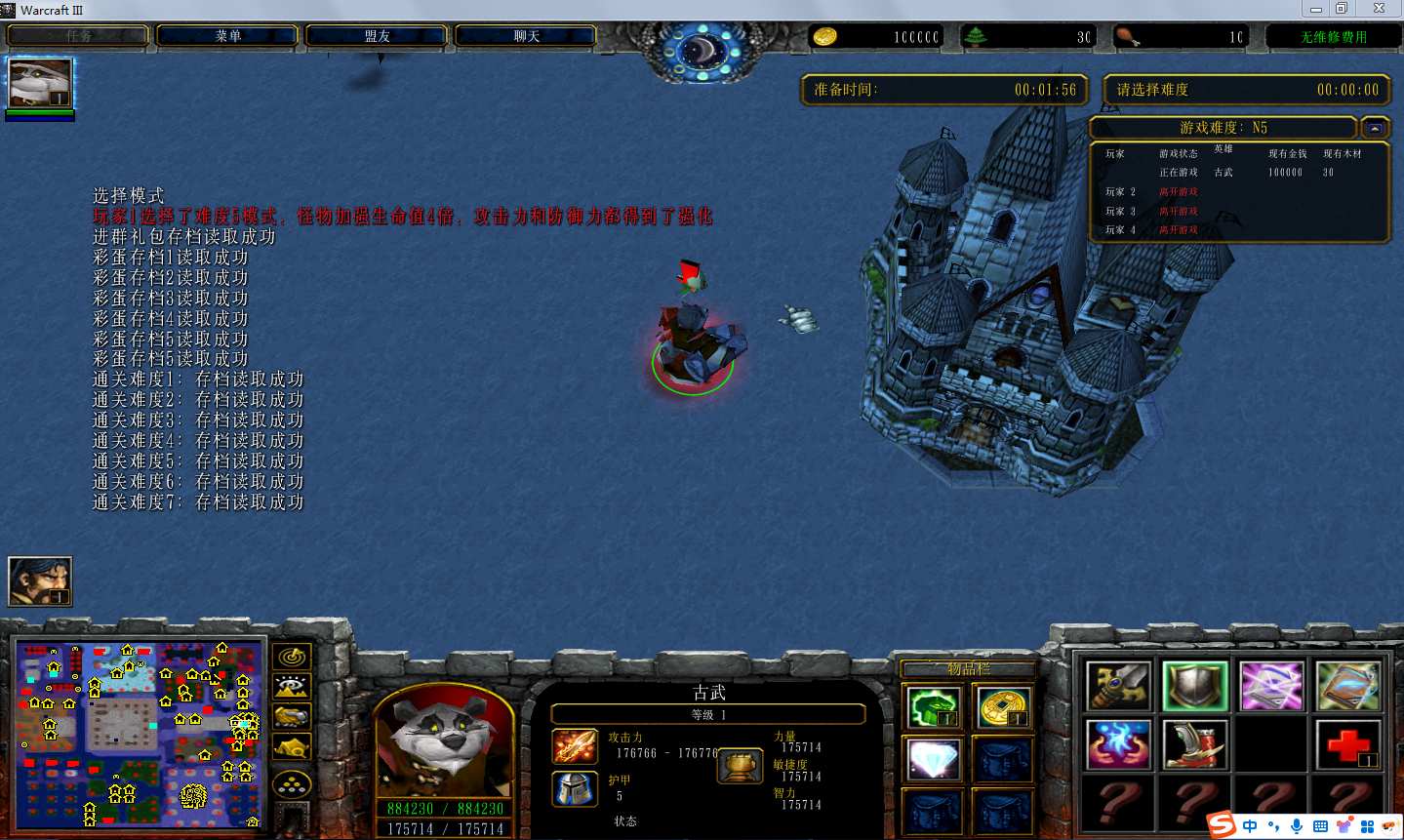The width and height of the screenshot is (1404, 840).
Task: Select the dark-haired hero portrait icon
Action: pos(40,580)
